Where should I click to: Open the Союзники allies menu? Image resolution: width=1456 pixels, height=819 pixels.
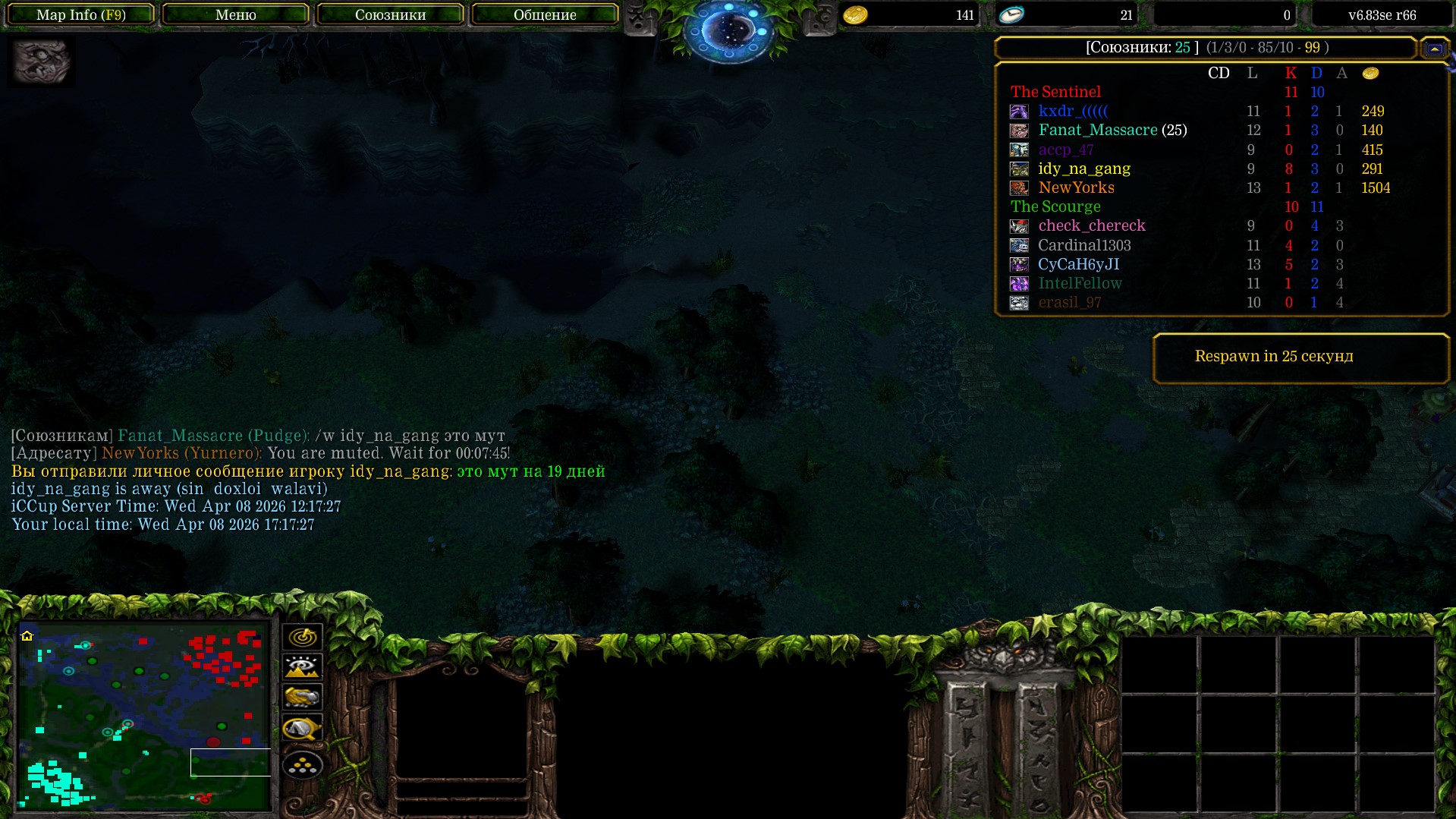click(x=390, y=14)
